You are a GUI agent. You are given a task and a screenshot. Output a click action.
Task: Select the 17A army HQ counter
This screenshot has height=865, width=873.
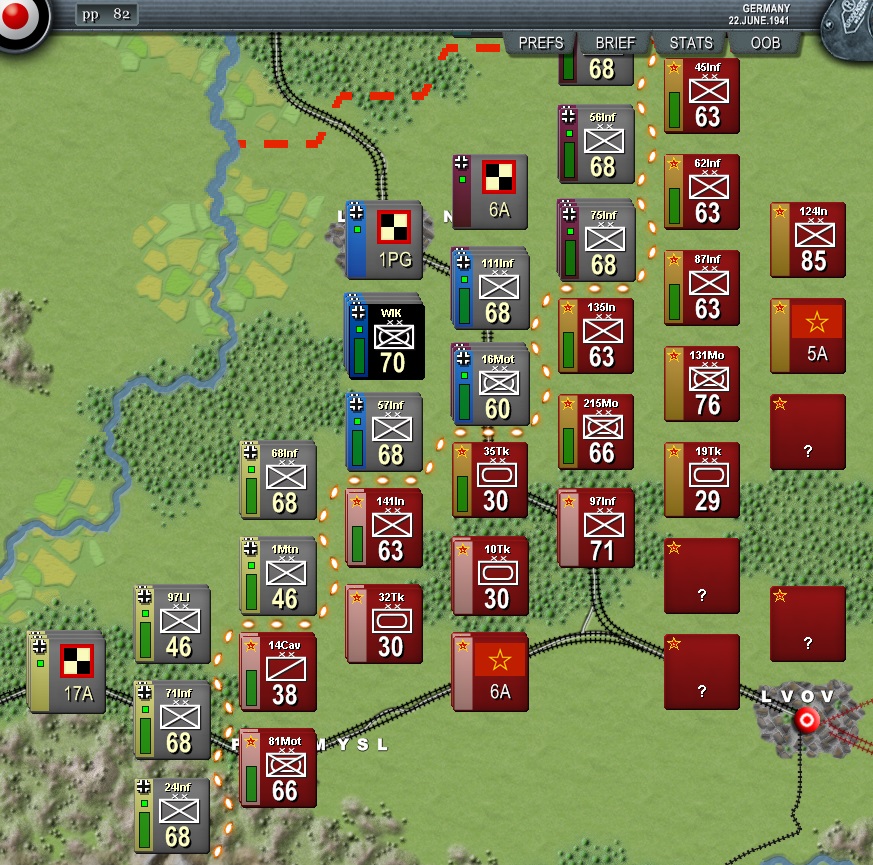pos(70,674)
